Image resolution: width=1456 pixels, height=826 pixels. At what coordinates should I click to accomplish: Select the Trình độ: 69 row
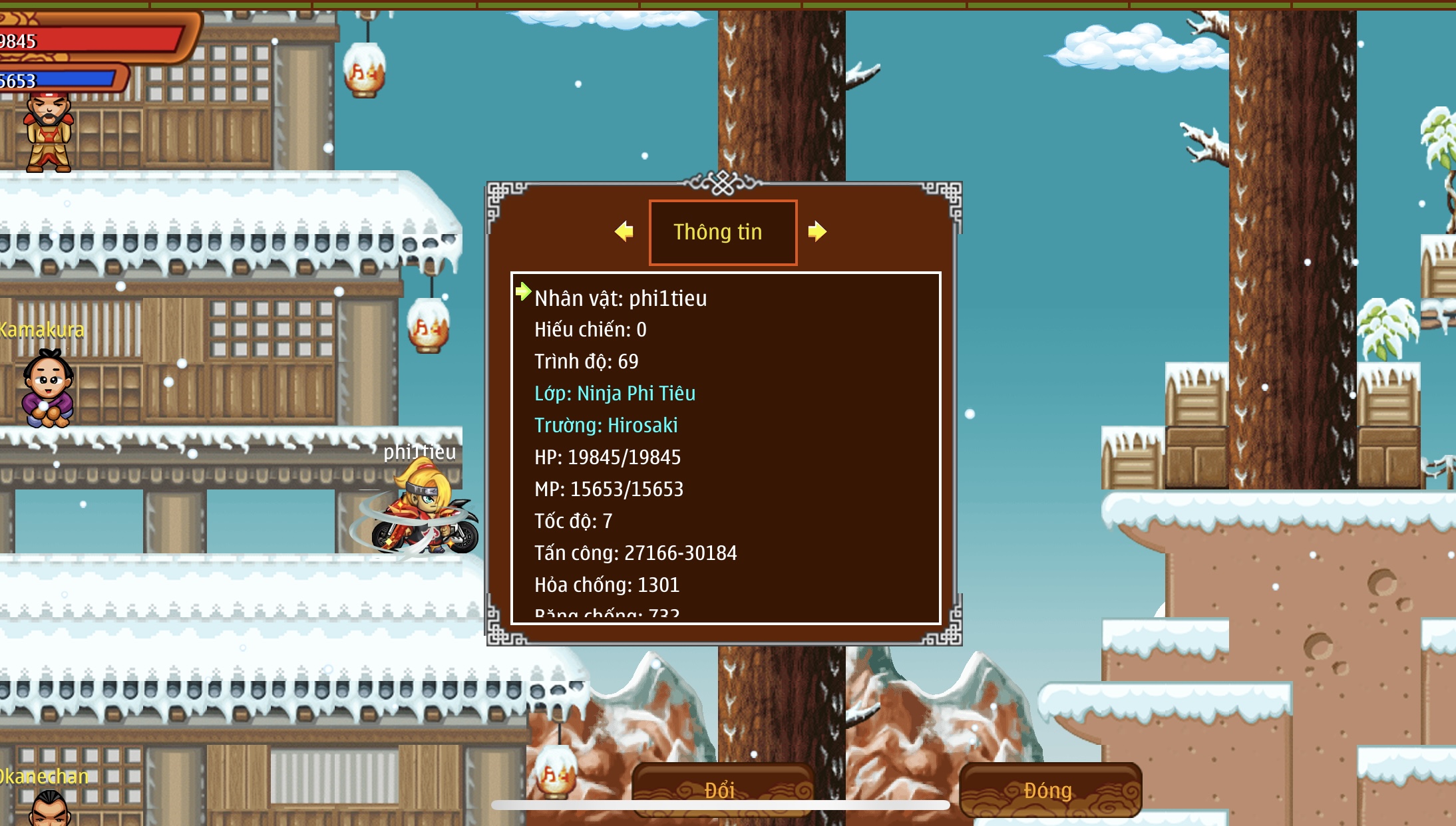coord(586,361)
